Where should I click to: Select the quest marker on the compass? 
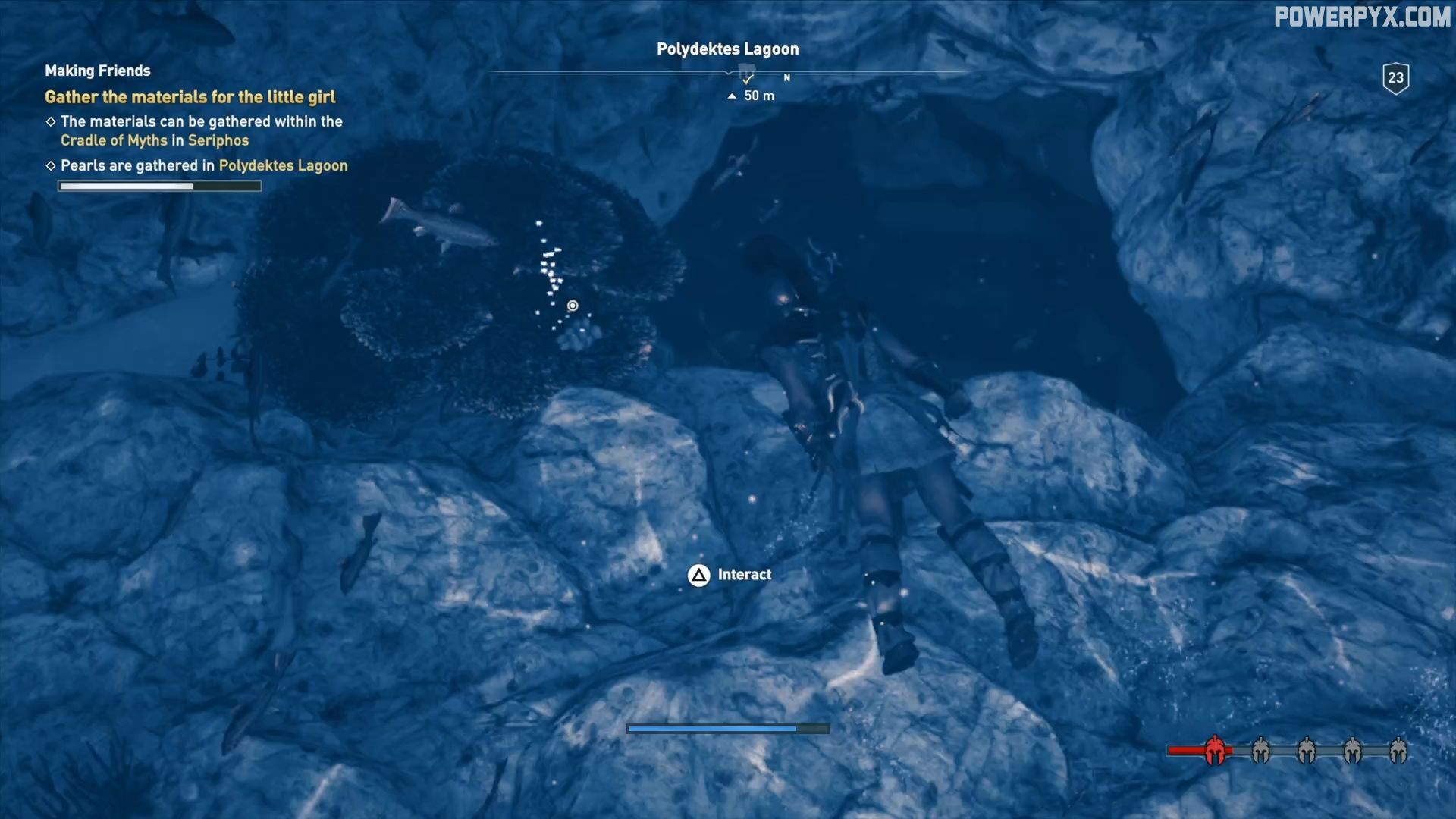(x=747, y=77)
